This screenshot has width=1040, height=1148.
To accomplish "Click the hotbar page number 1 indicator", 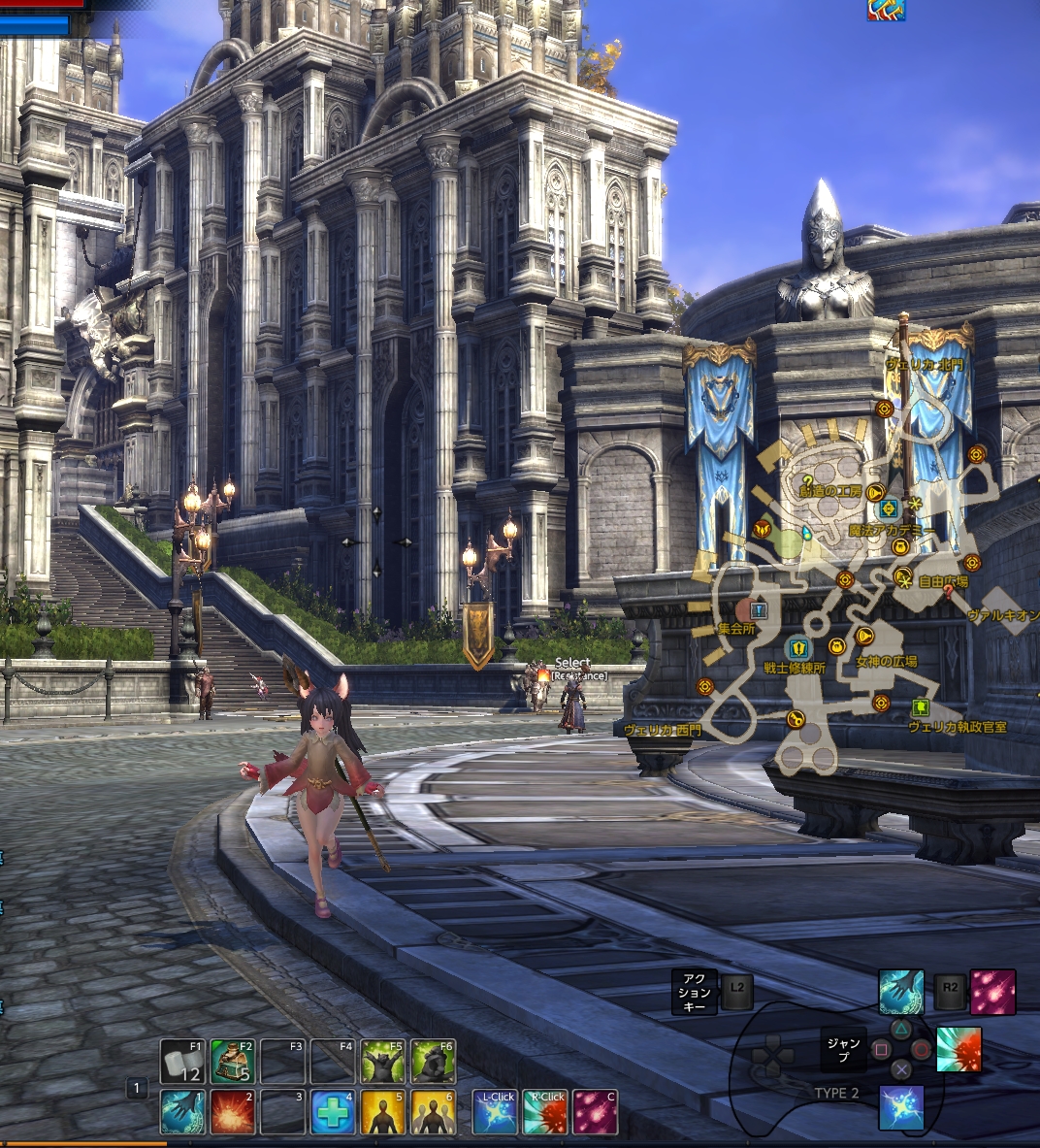I will [138, 1089].
